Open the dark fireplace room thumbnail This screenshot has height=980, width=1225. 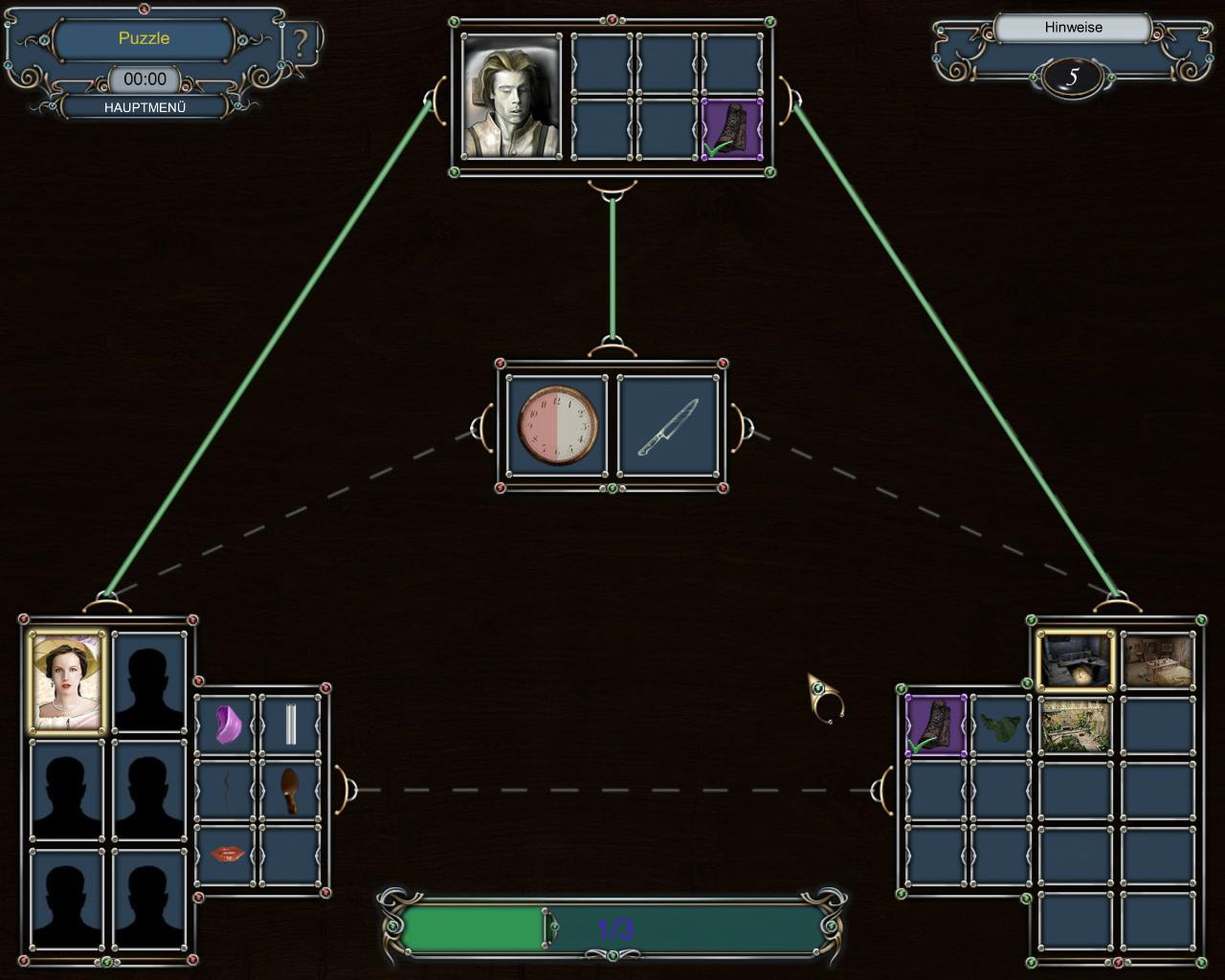coord(1077,660)
